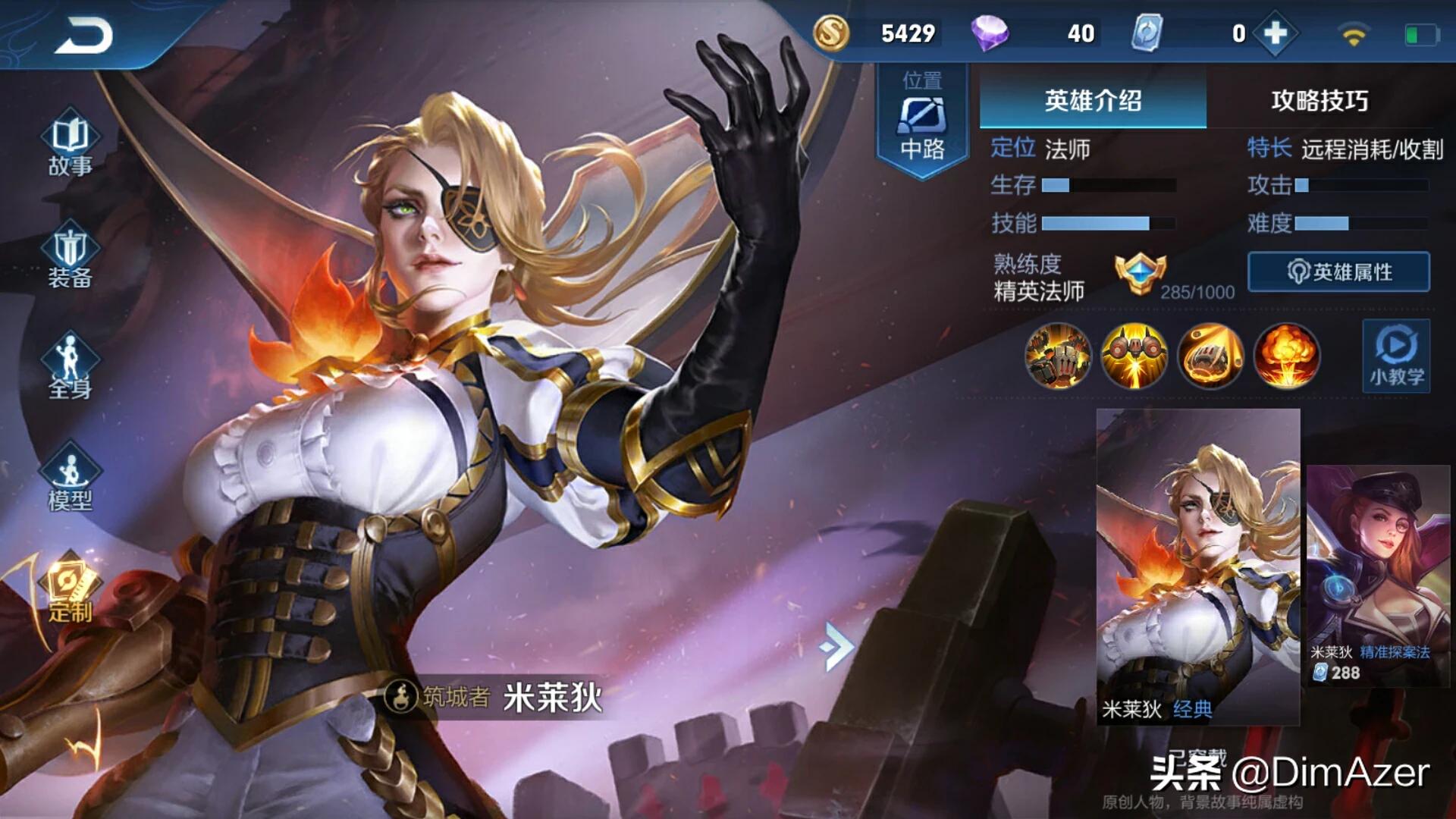The width and height of the screenshot is (1456, 819).
Task: Switch to the 攻略技巧 tab
Action: pyautogui.click(x=1319, y=100)
